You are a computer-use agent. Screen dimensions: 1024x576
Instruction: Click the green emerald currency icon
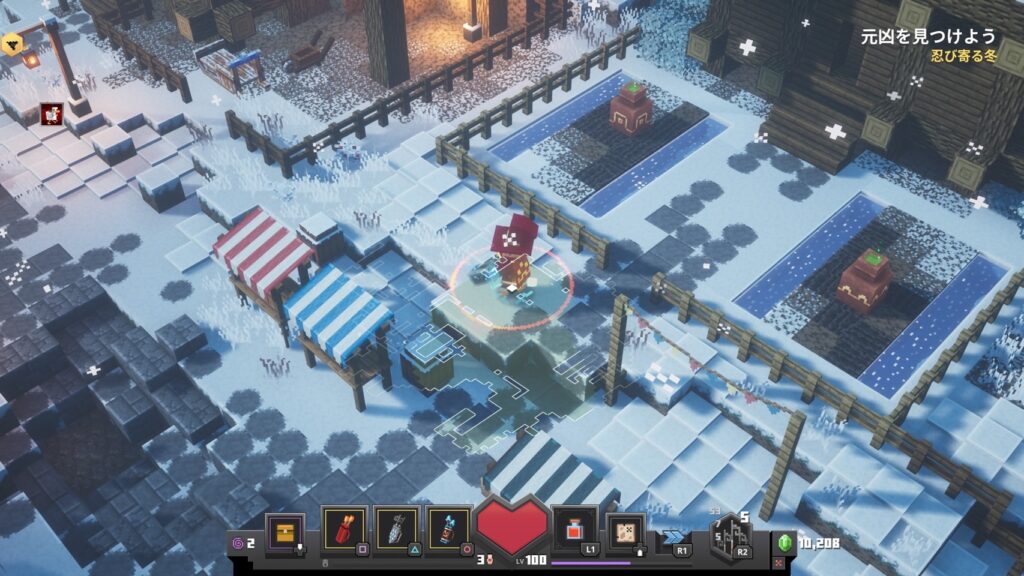tap(785, 543)
